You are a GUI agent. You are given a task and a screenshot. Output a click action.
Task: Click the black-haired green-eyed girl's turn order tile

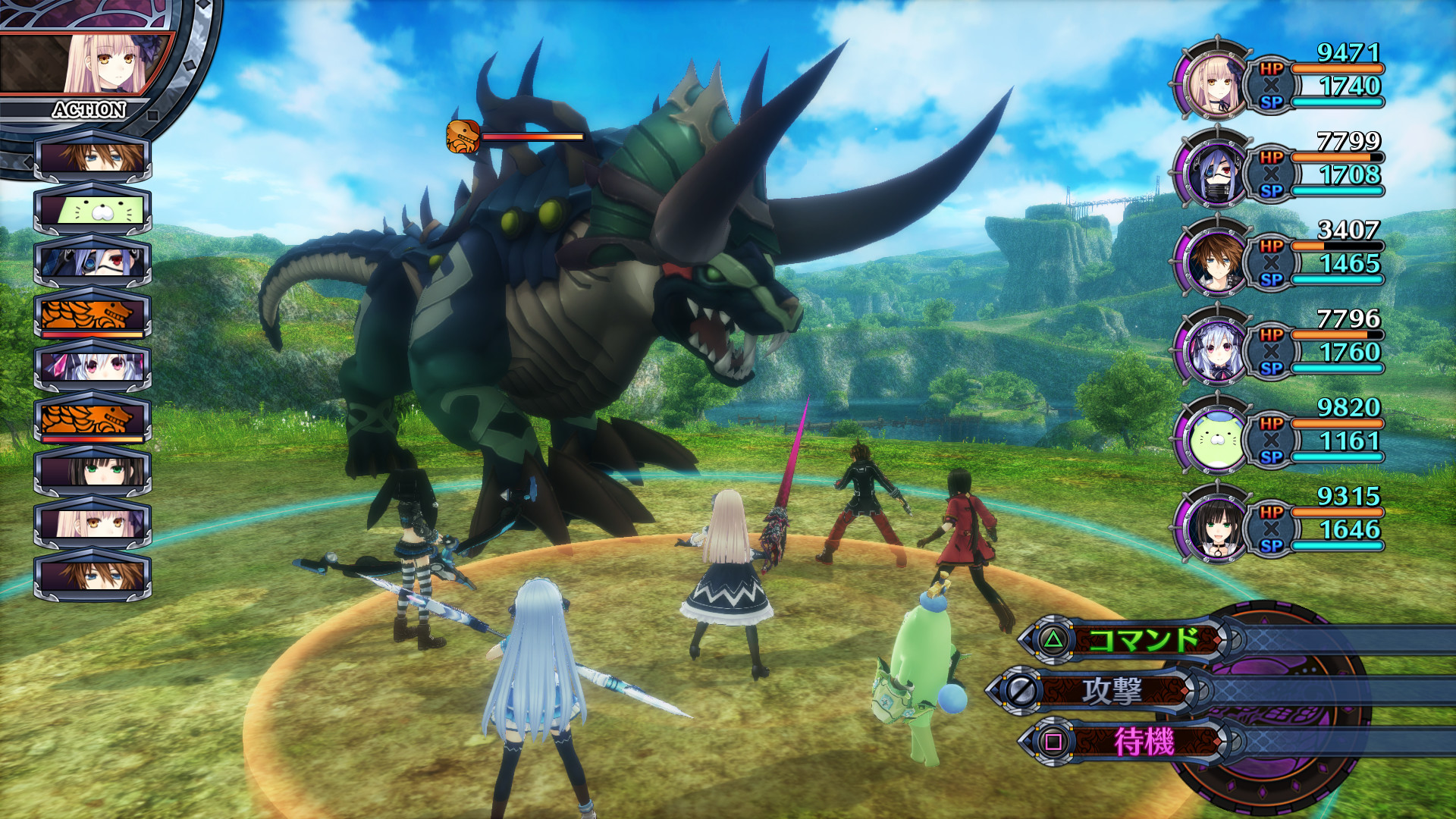[93, 471]
